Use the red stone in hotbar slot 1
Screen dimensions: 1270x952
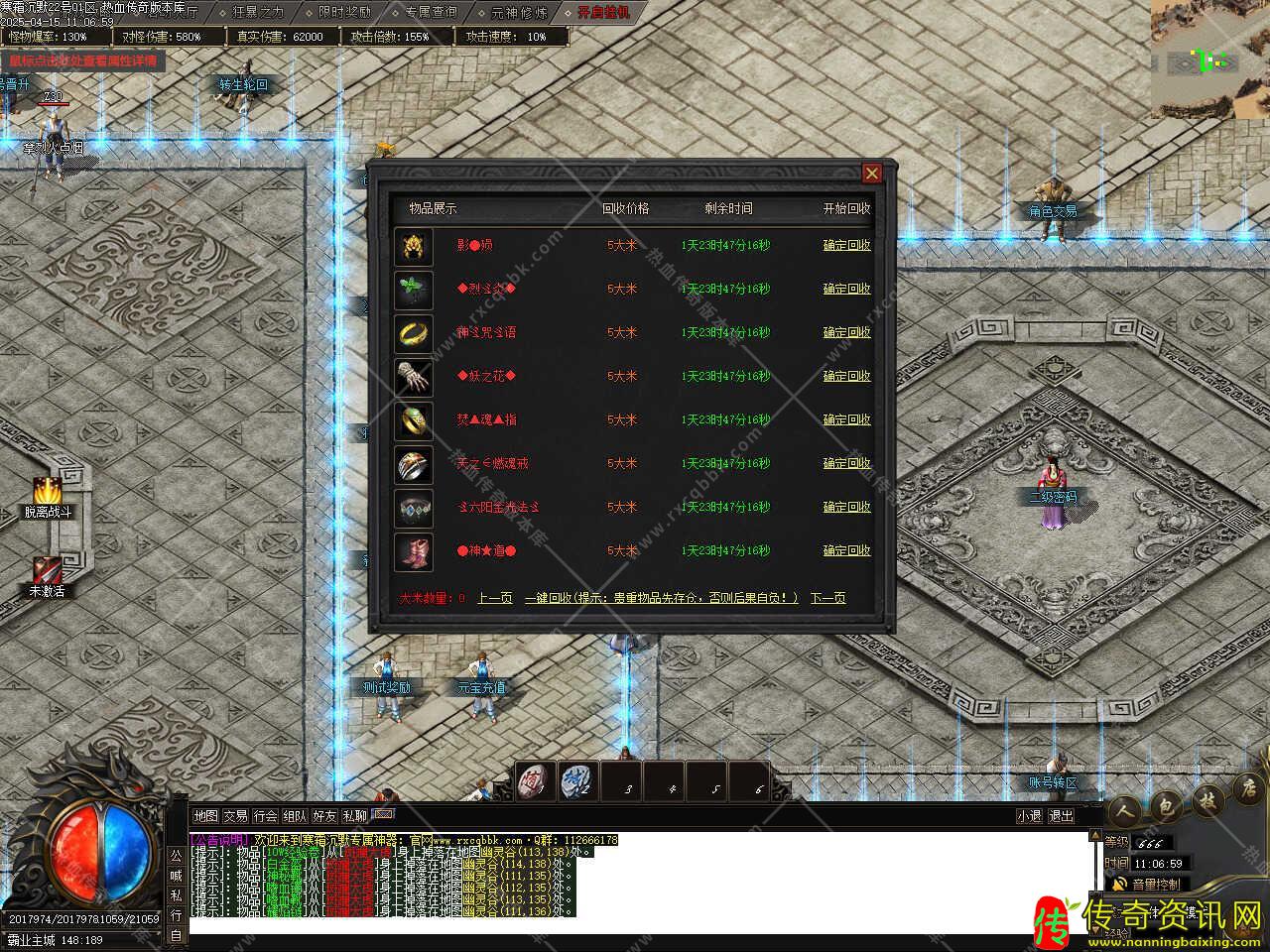tap(536, 781)
